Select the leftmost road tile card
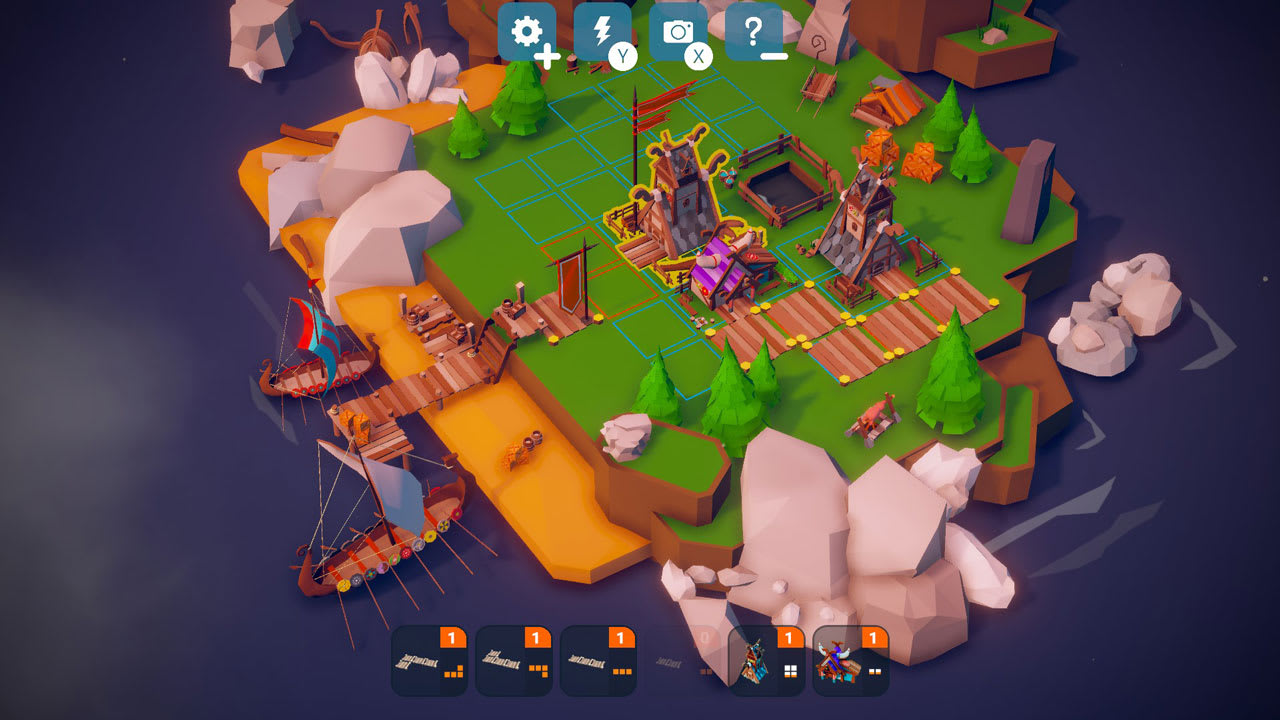Viewport: 1280px width, 720px height. [429, 665]
